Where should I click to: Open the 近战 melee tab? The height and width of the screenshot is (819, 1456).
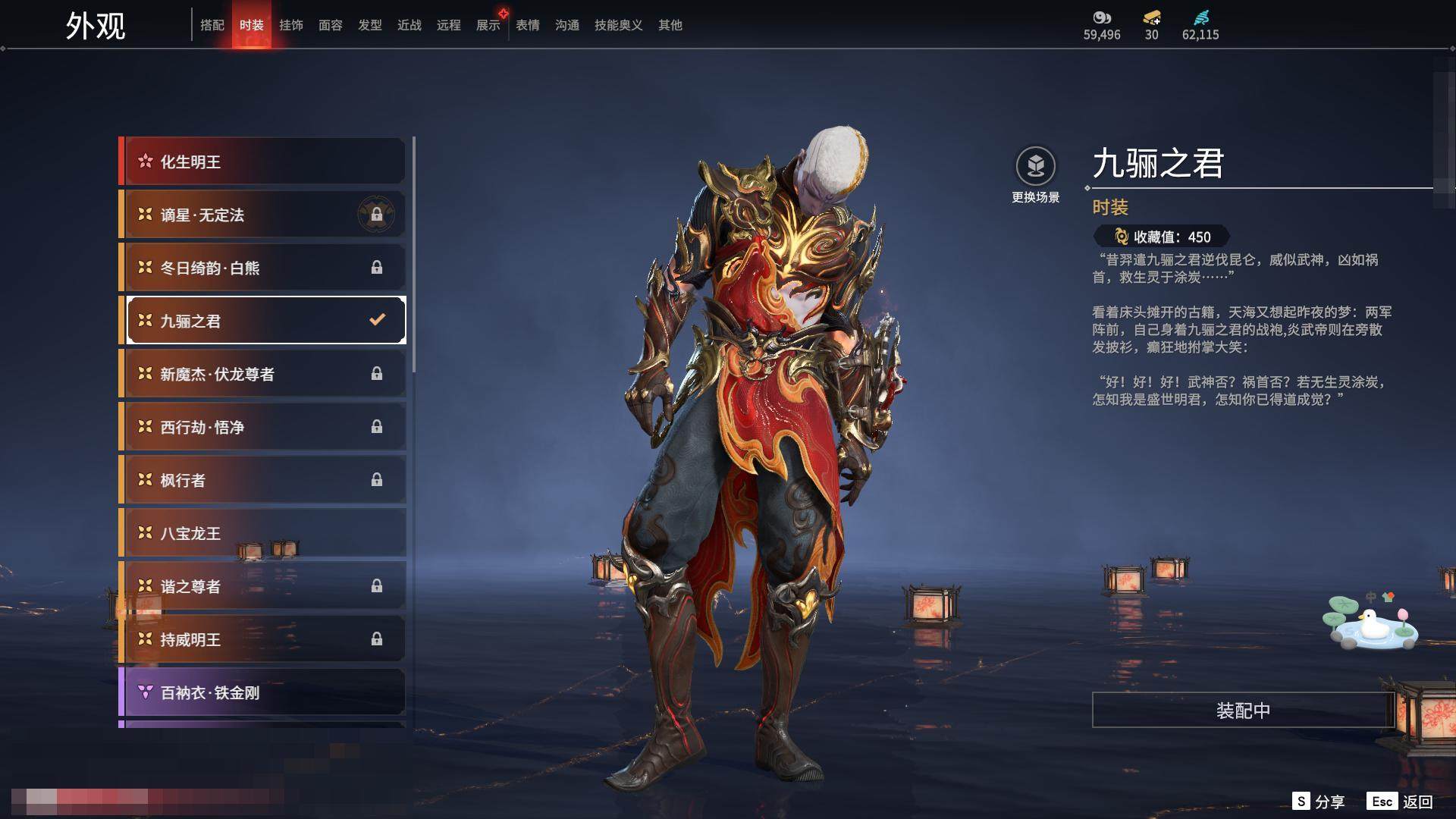tap(409, 25)
